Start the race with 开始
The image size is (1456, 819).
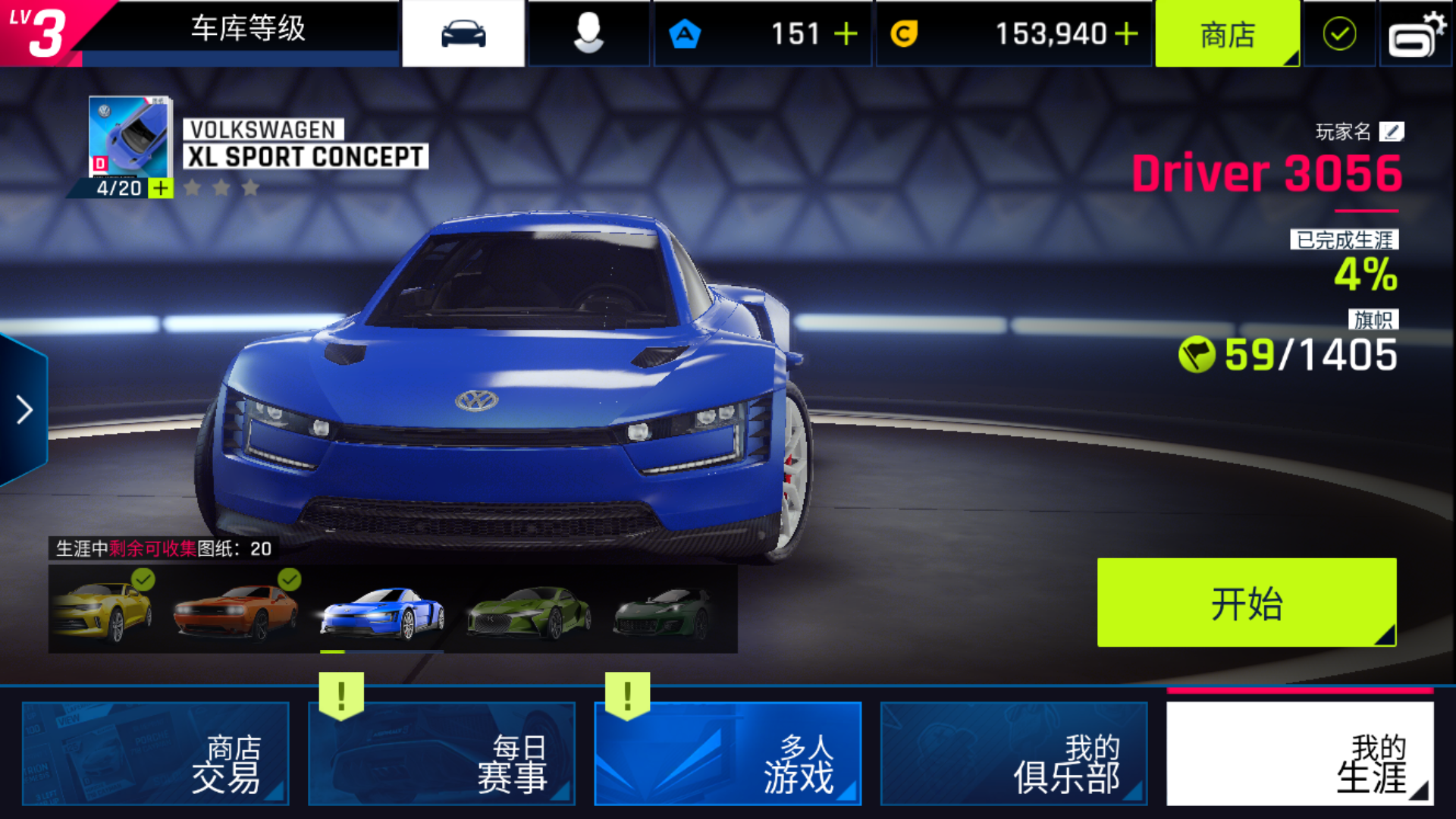point(1246,603)
